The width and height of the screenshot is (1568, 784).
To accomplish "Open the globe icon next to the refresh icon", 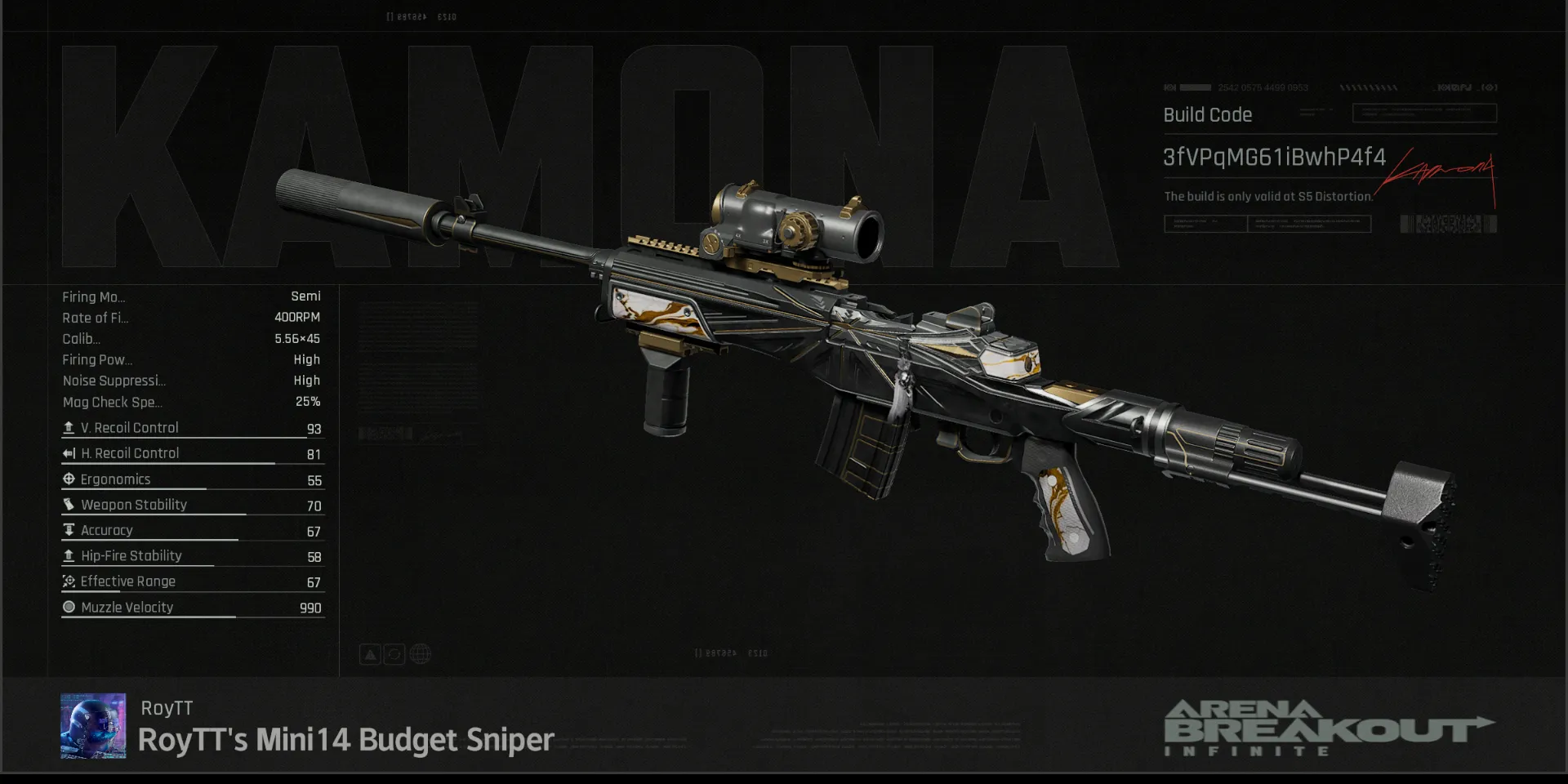I will click(x=421, y=653).
